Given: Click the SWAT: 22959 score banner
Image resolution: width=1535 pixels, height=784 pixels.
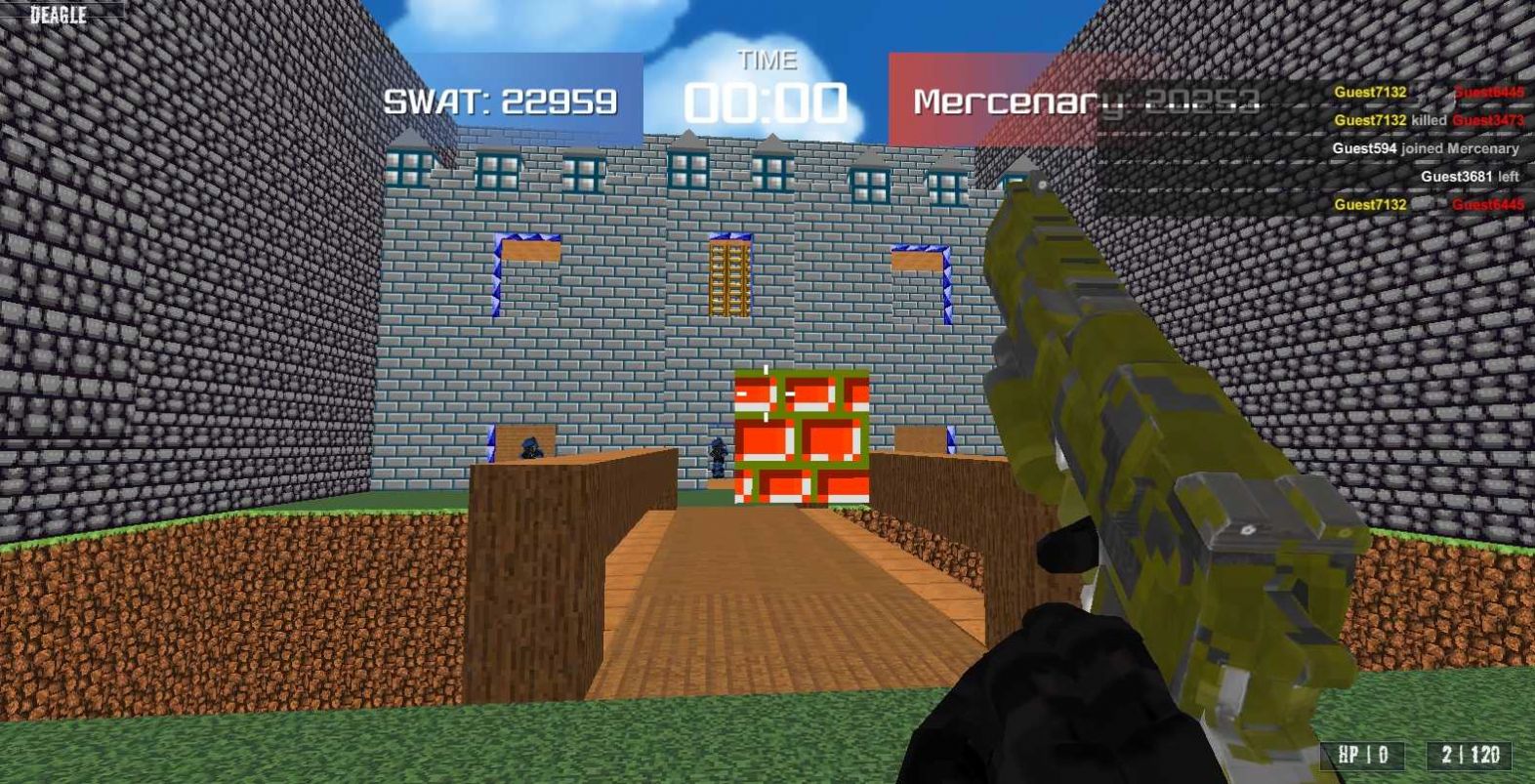Looking at the screenshot, I should 501,99.
